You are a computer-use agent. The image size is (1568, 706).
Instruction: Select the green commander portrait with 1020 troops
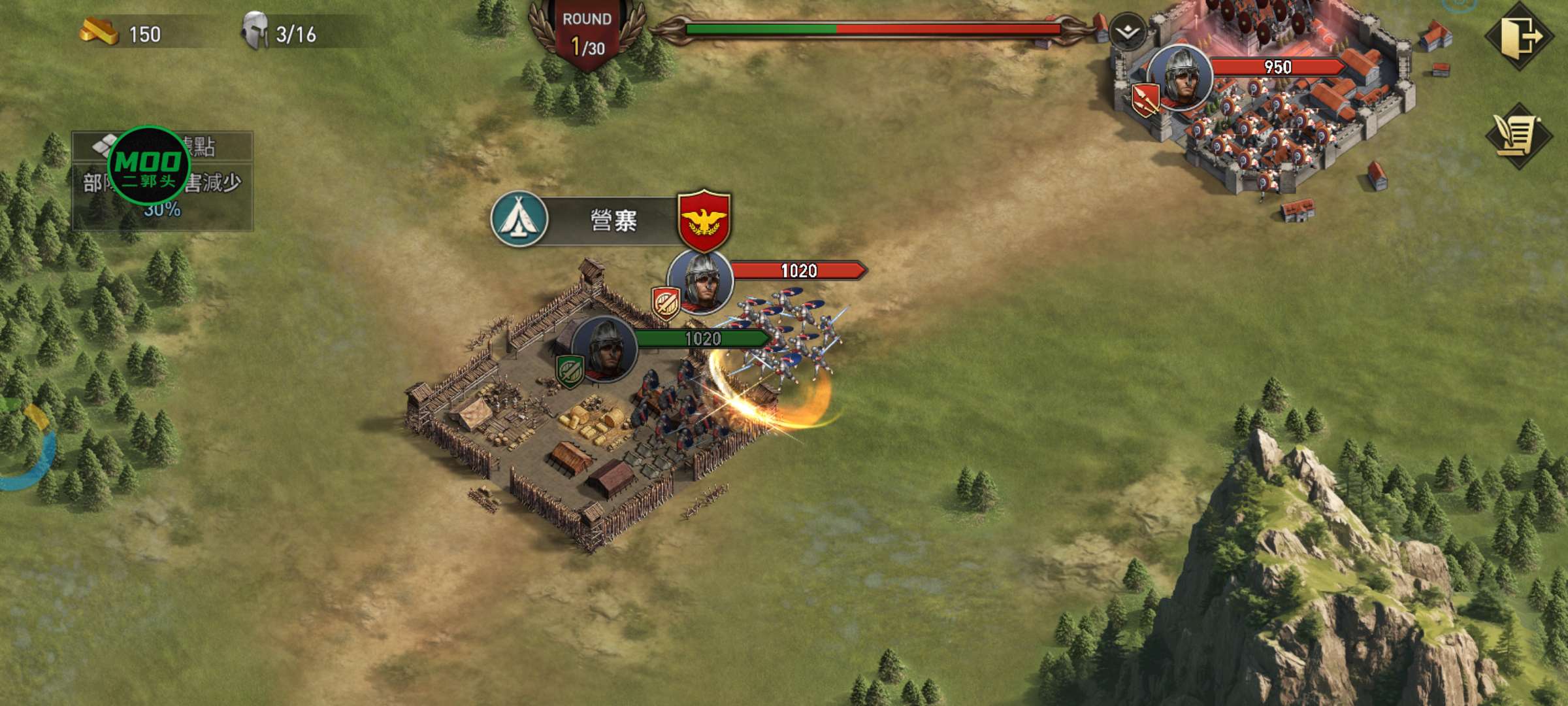604,350
